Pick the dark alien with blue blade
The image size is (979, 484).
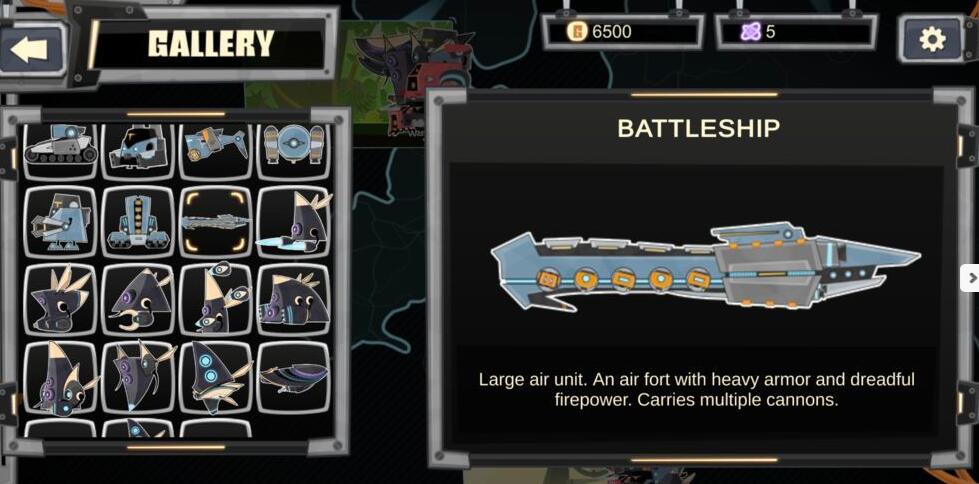point(294,221)
